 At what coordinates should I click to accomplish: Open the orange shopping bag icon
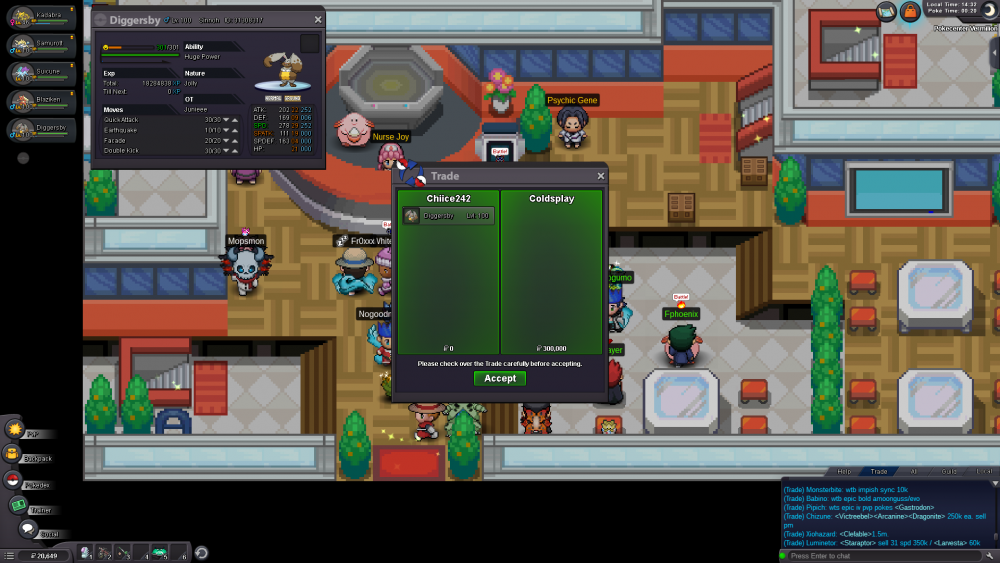[x=910, y=11]
